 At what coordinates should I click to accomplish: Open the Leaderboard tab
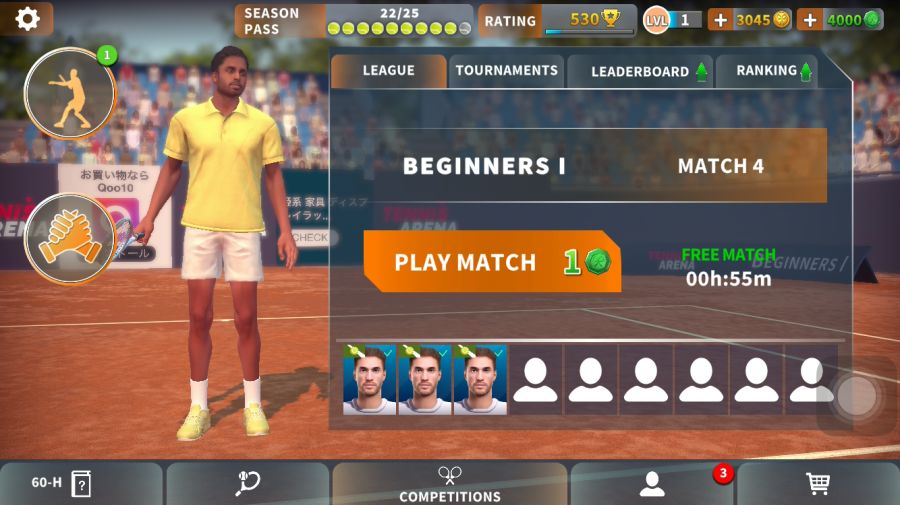pyautogui.click(x=640, y=71)
